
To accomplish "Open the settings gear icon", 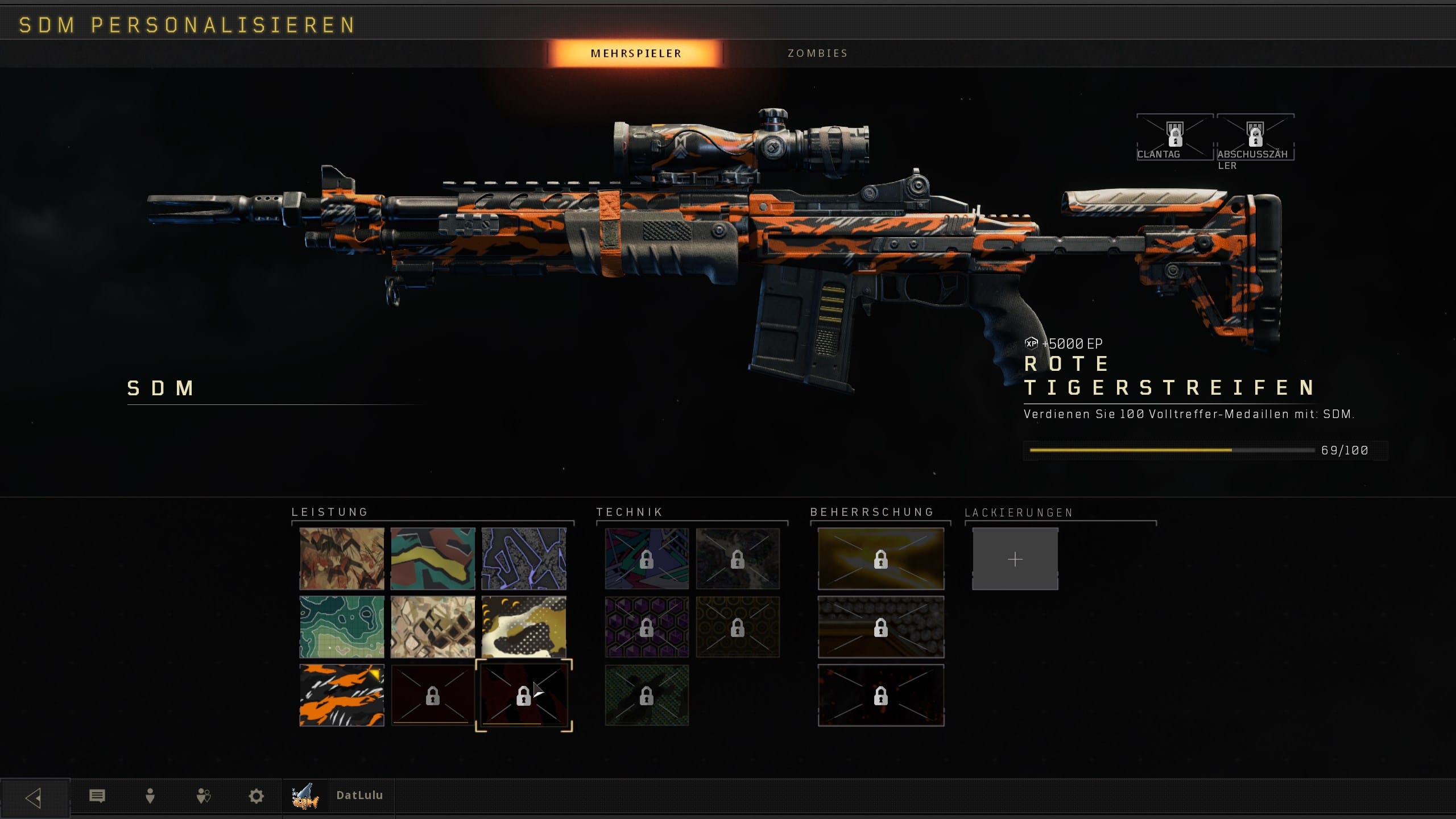I will tap(257, 796).
